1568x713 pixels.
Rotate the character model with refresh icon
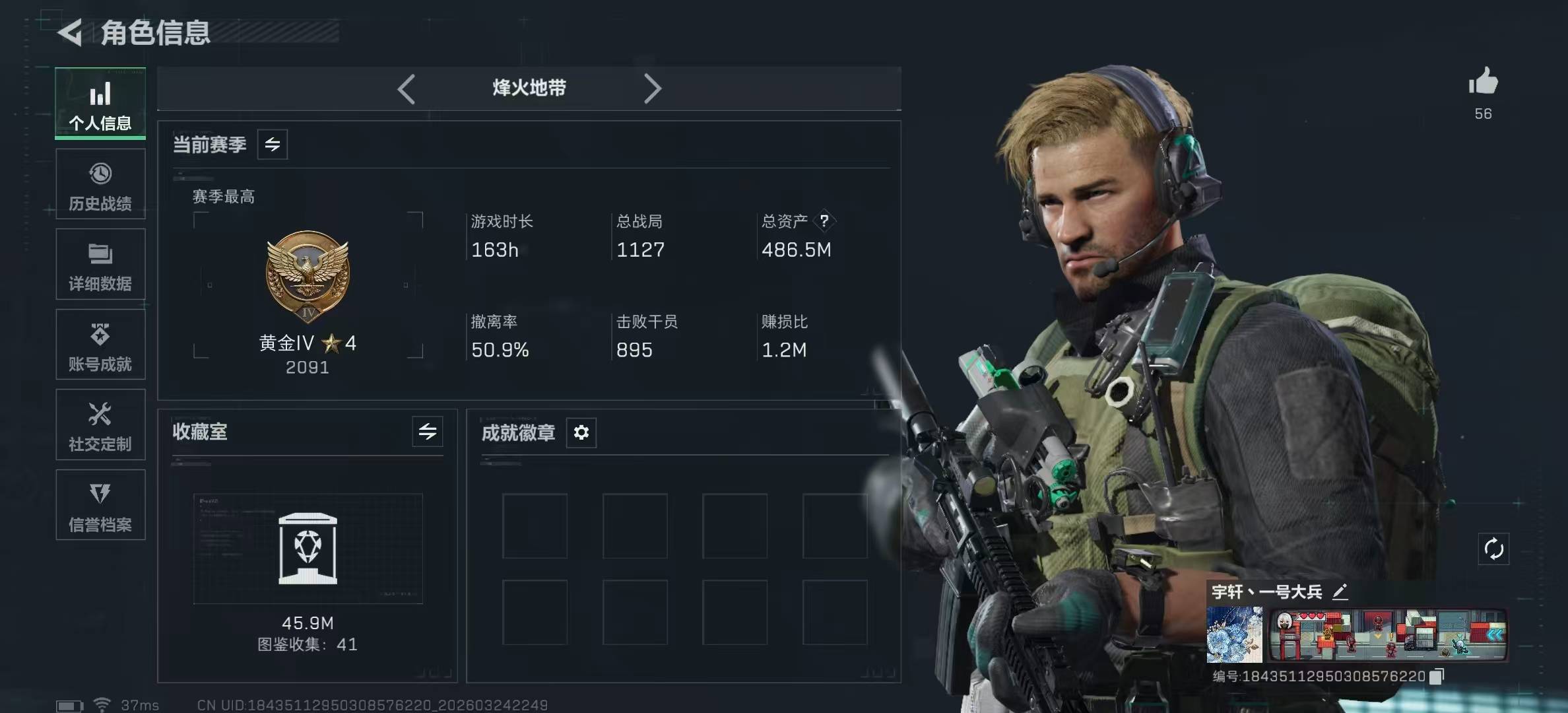point(1493,549)
